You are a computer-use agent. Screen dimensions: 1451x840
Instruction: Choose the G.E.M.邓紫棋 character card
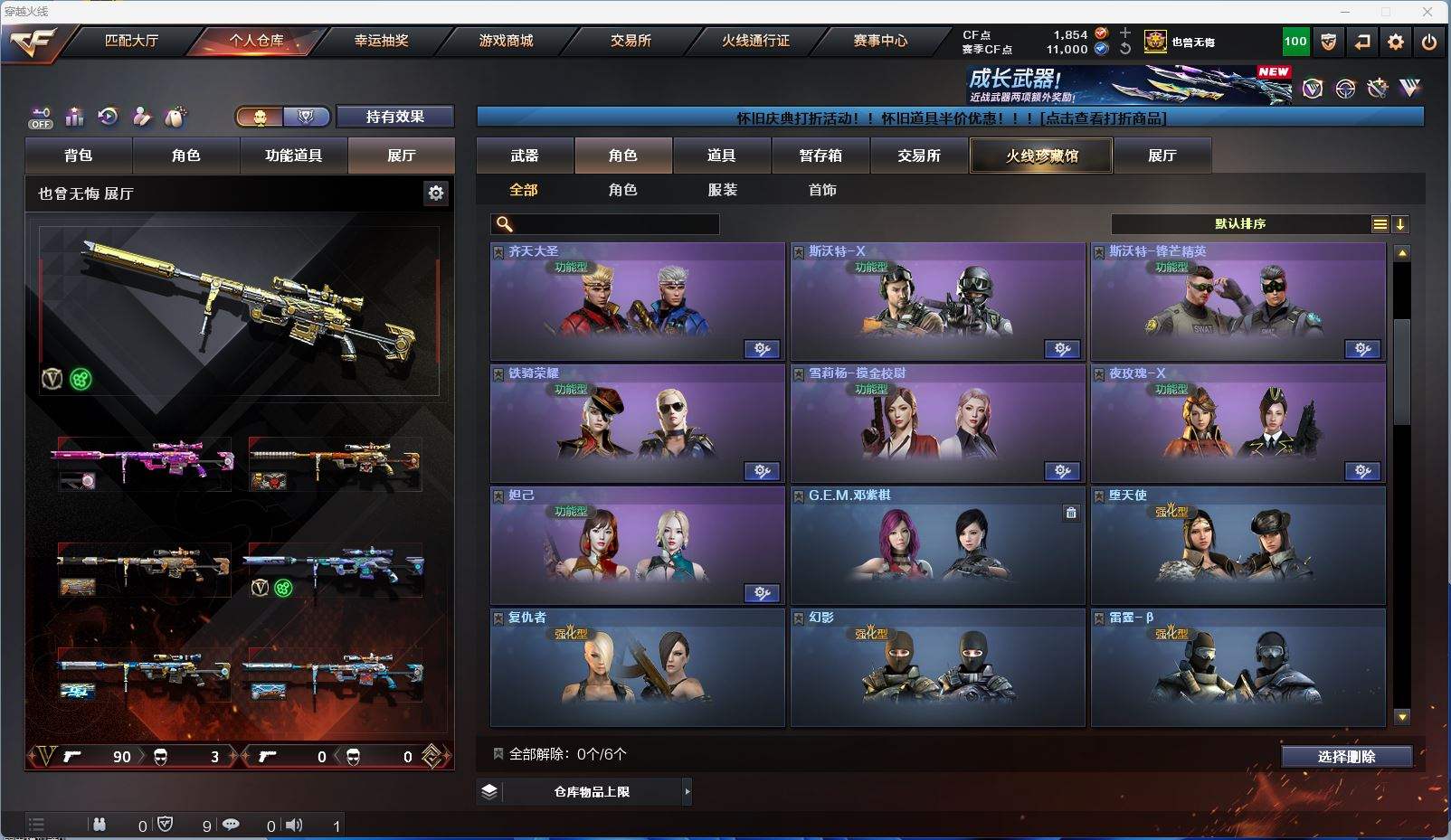937,545
